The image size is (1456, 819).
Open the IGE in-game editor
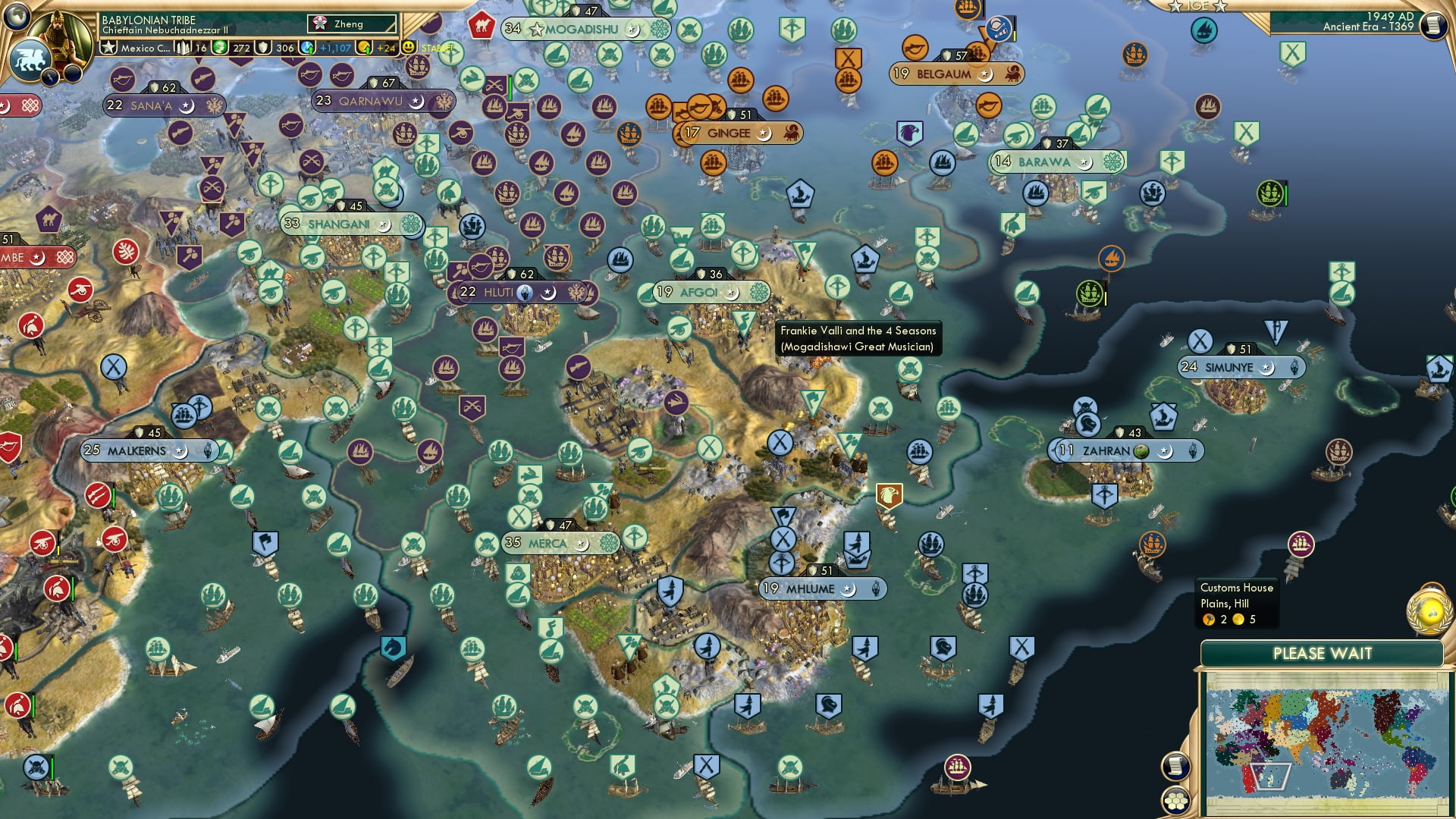[x=1197, y=6]
